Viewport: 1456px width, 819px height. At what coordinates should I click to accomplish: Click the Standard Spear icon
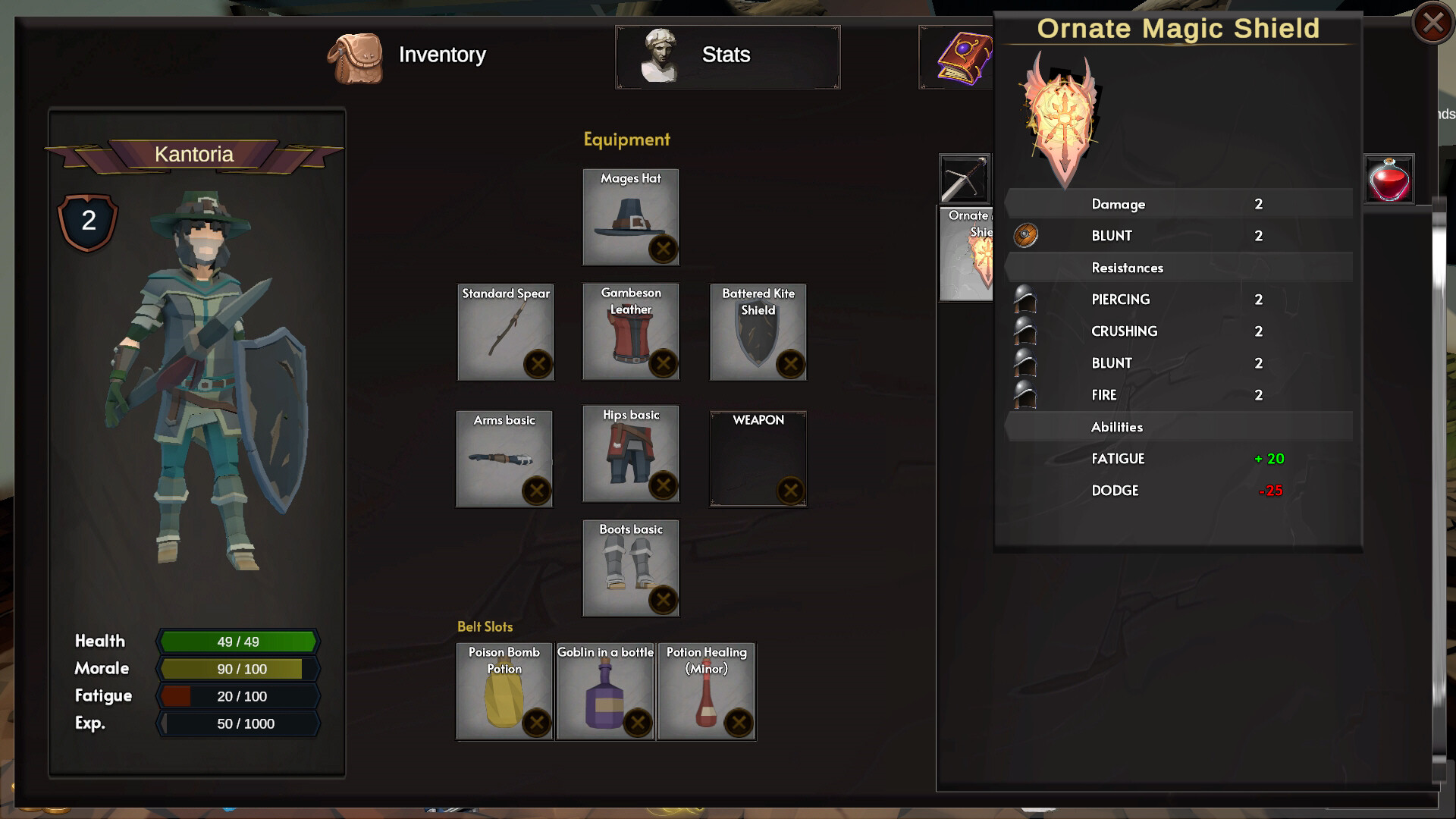[x=504, y=332]
